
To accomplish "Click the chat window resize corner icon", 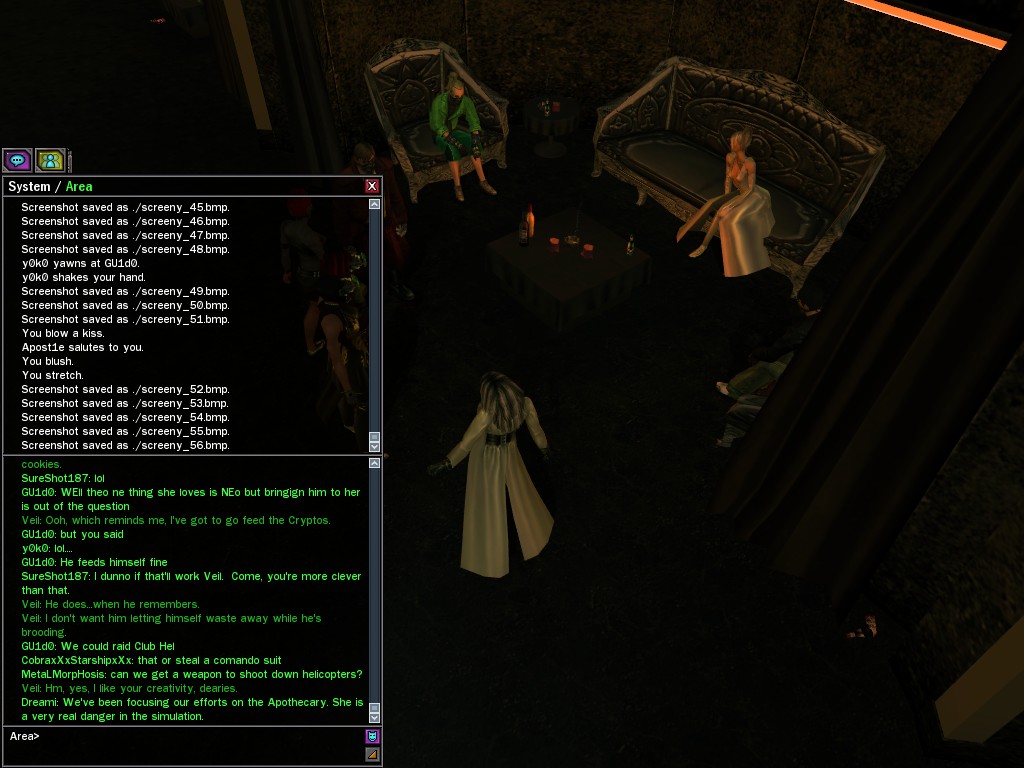I will point(372,754).
